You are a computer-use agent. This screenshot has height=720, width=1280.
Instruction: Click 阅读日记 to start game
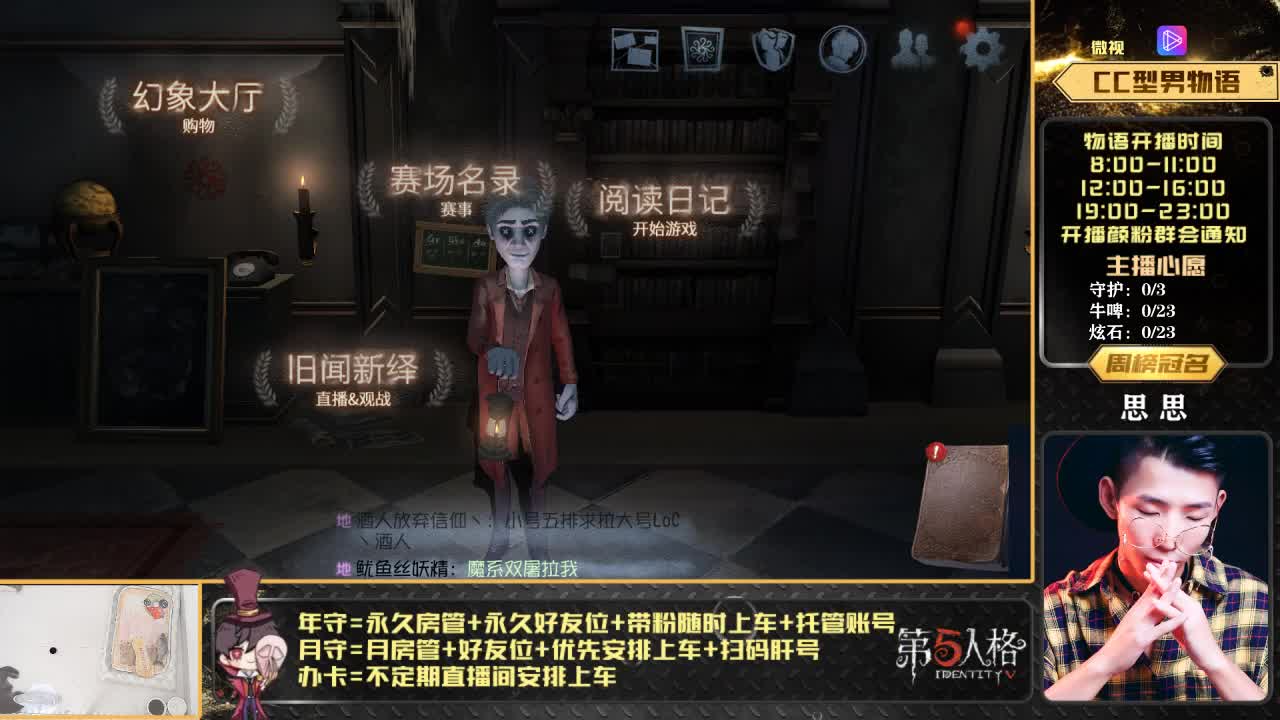(x=665, y=200)
